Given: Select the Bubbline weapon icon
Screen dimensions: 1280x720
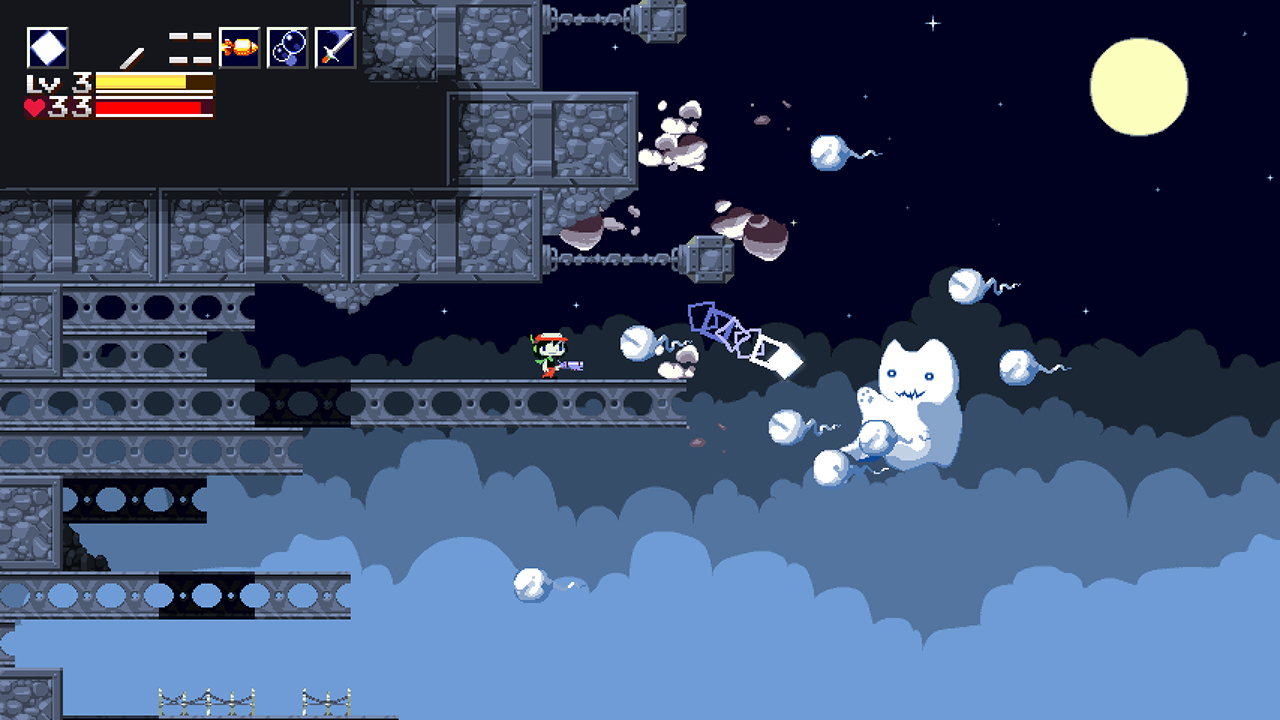Looking at the screenshot, I should (x=288, y=47).
